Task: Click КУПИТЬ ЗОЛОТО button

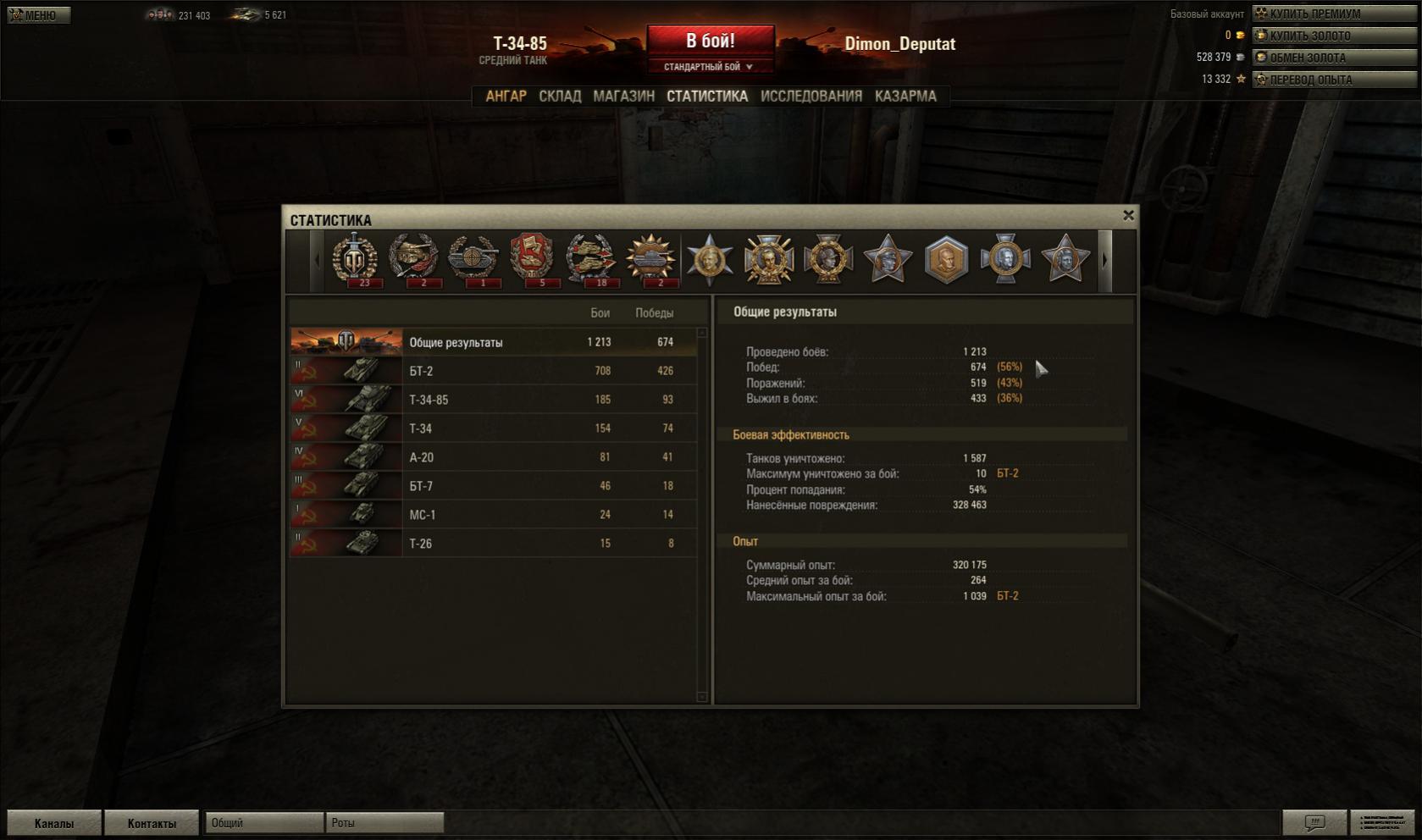Action: click(1334, 36)
